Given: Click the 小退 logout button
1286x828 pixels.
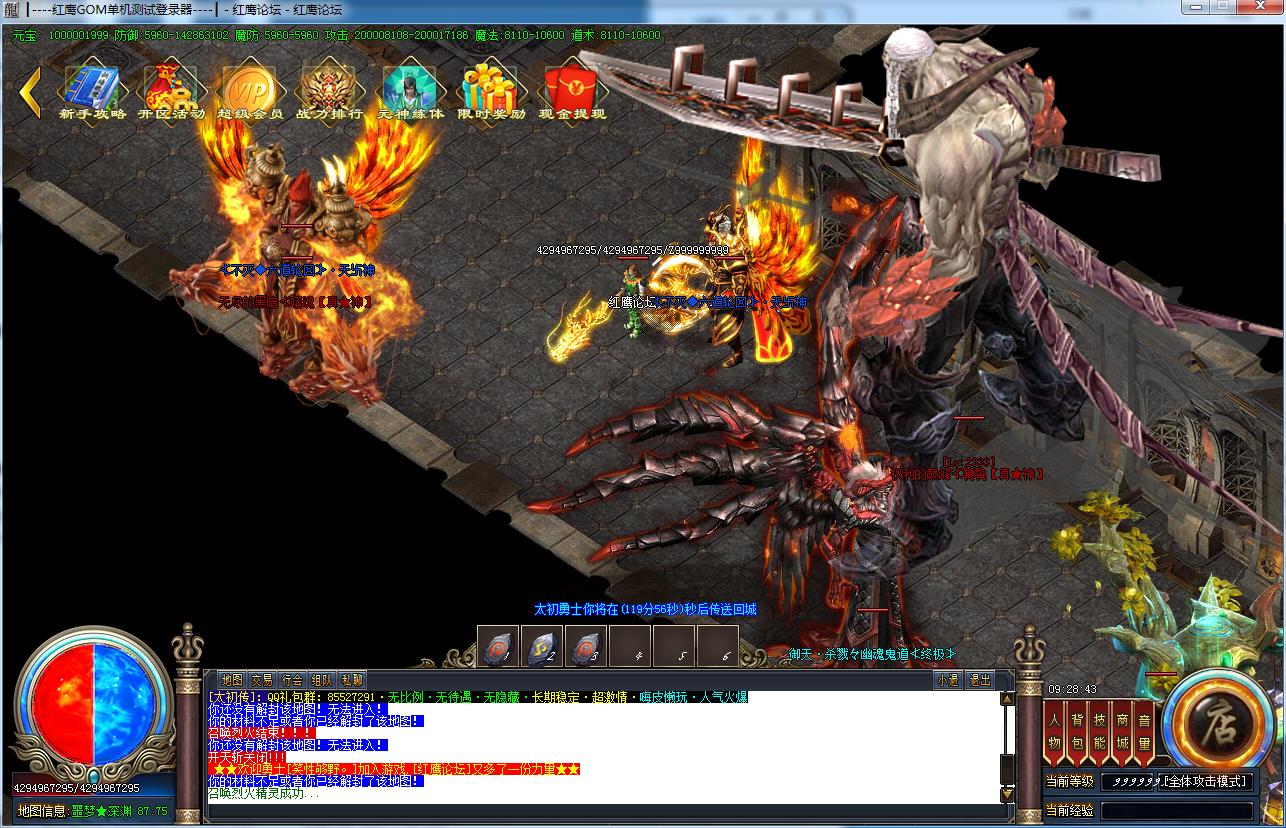Looking at the screenshot, I should (948, 680).
